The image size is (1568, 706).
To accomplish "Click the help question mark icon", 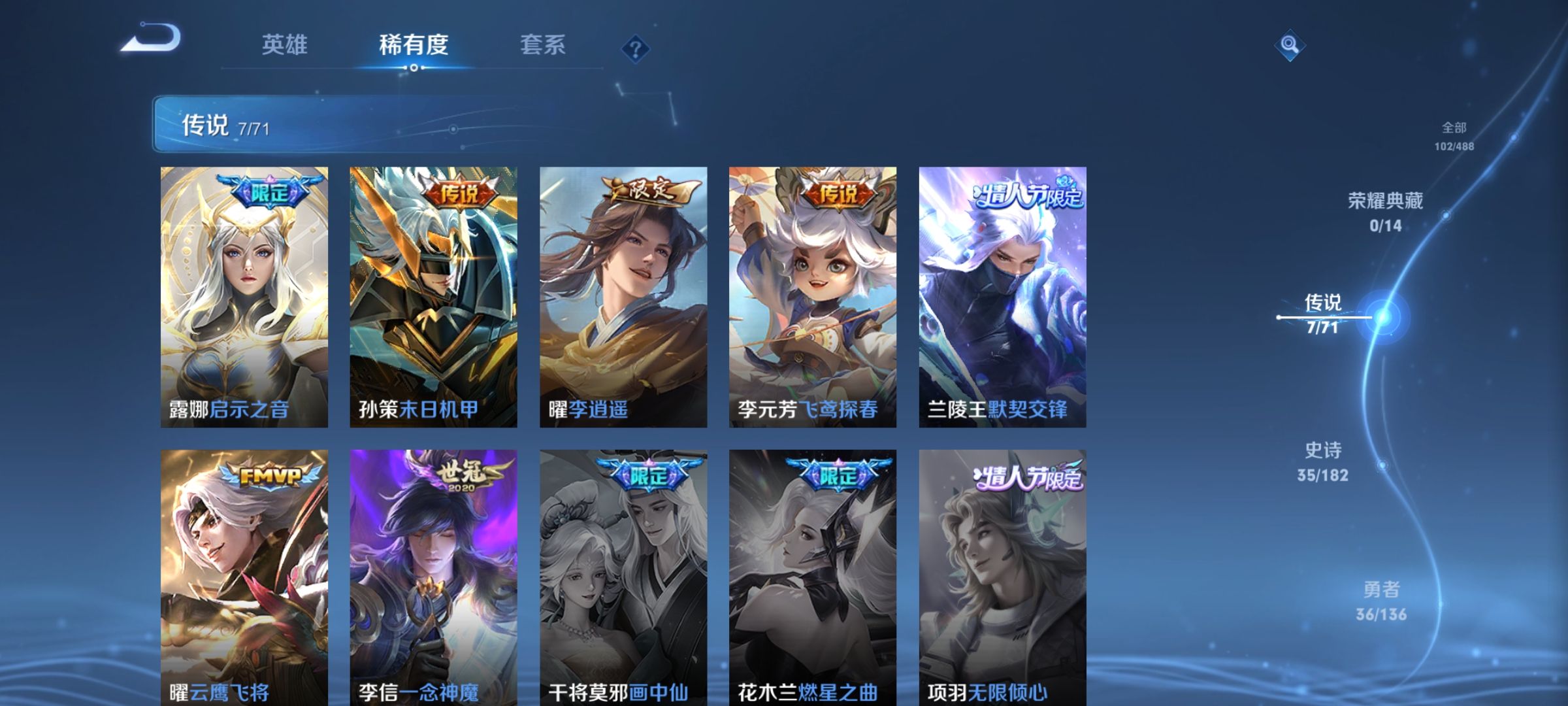I will [x=637, y=49].
